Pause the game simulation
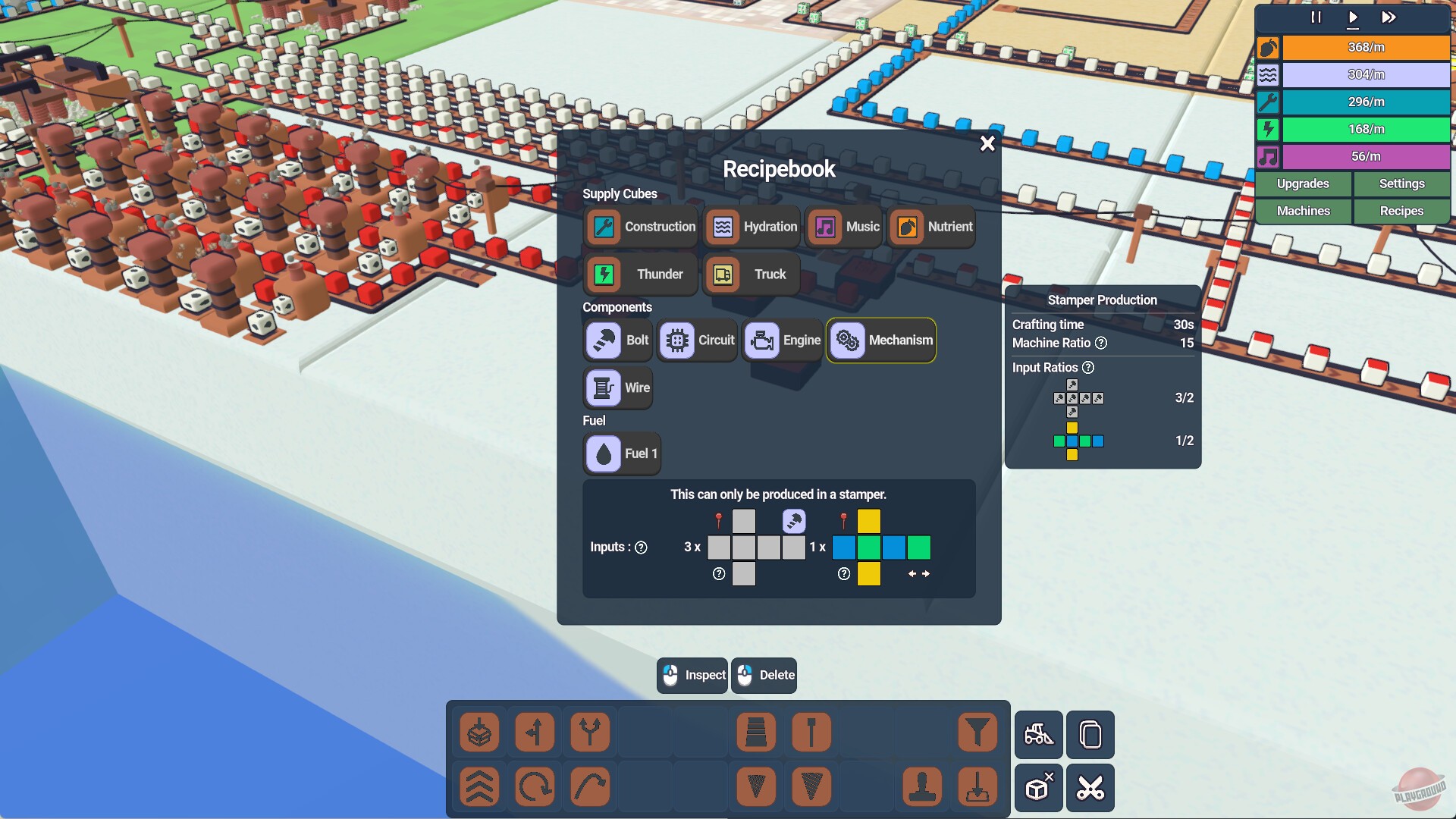 click(1316, 17)
